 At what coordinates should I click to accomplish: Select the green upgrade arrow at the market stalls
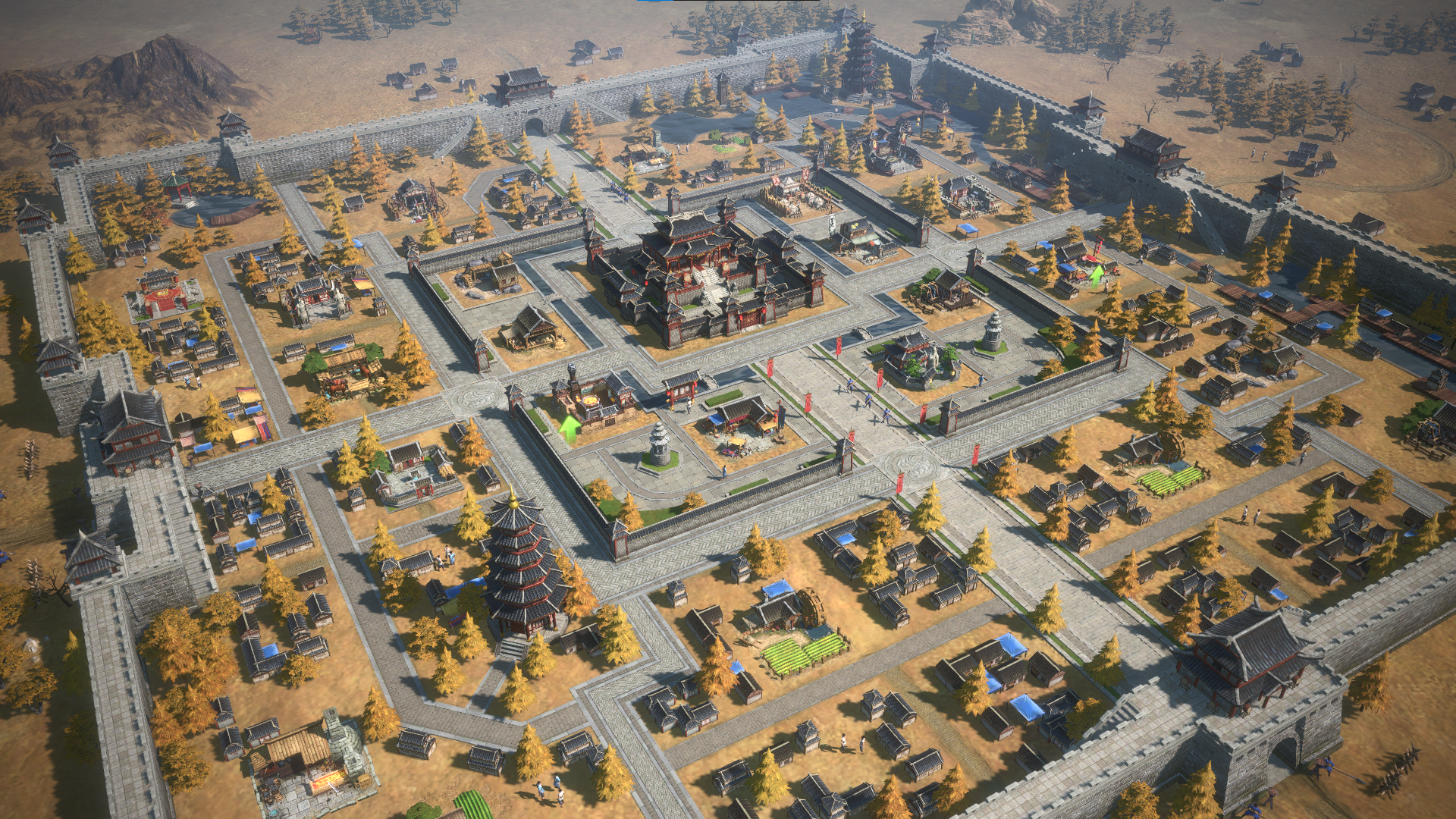[1097, 275]
